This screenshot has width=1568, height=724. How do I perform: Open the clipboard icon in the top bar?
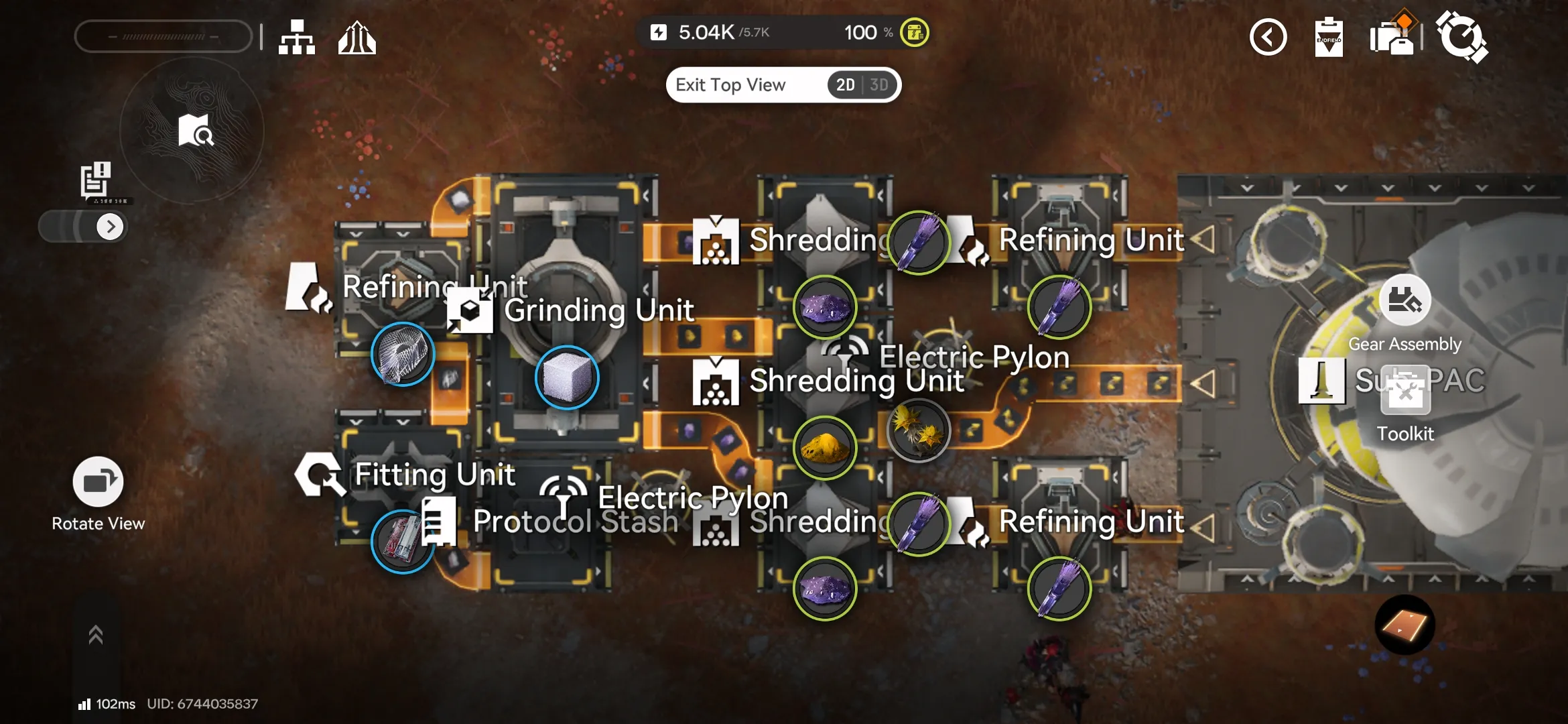point(1328,38)
